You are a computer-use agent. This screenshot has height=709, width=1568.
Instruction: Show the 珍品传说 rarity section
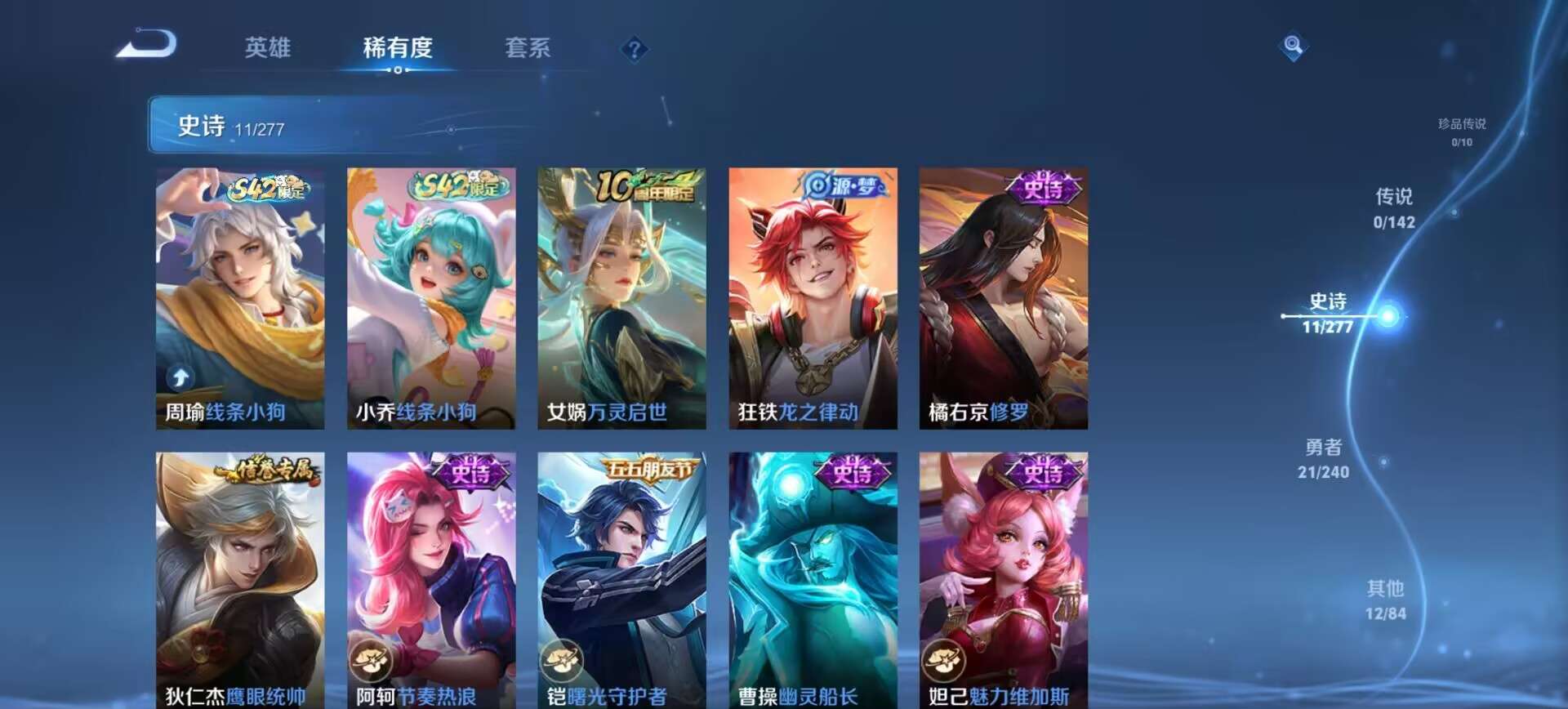point(1462,132)
